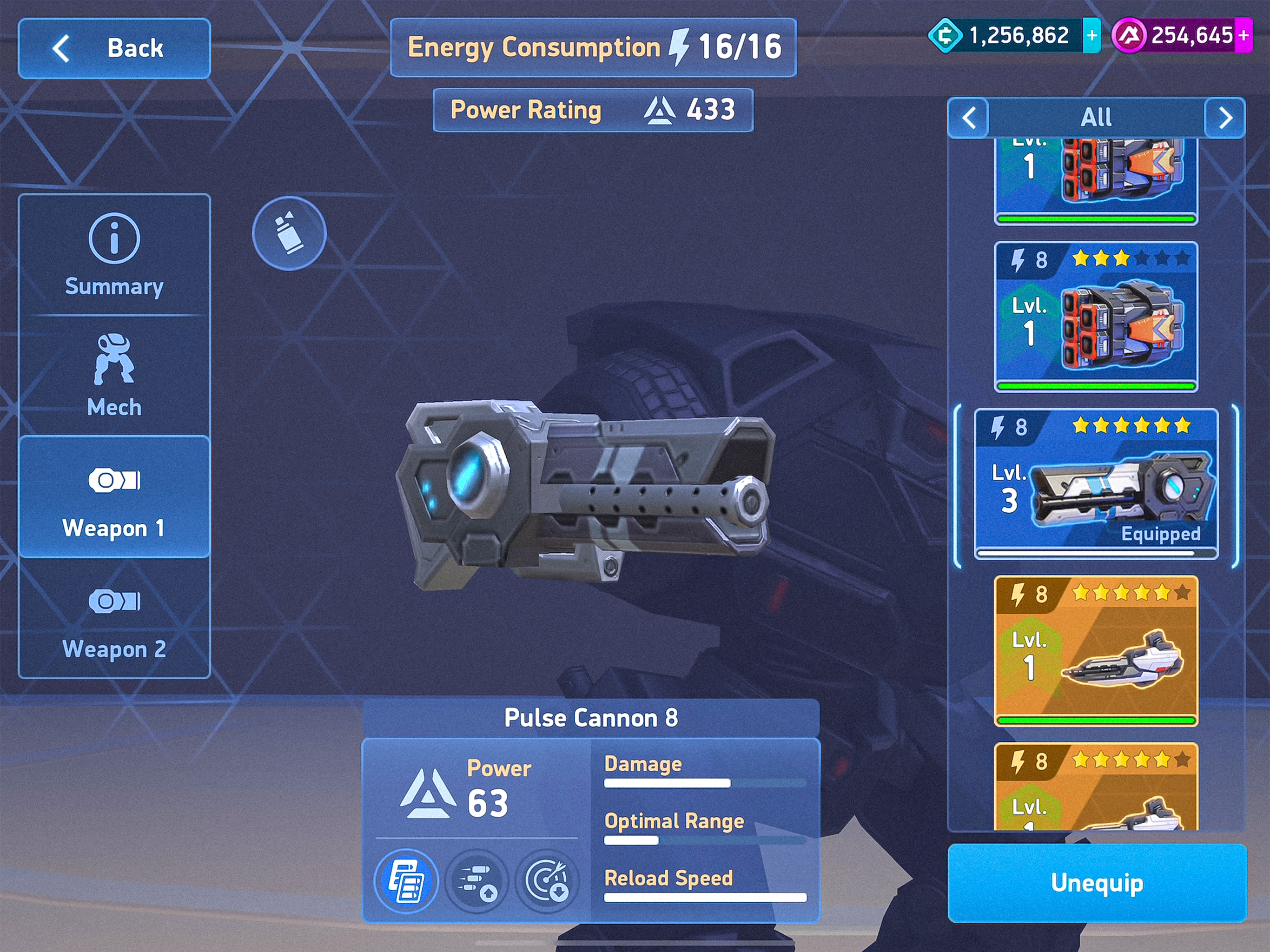Open the target download icon view
1270x952 pixels.
[547, 881]
